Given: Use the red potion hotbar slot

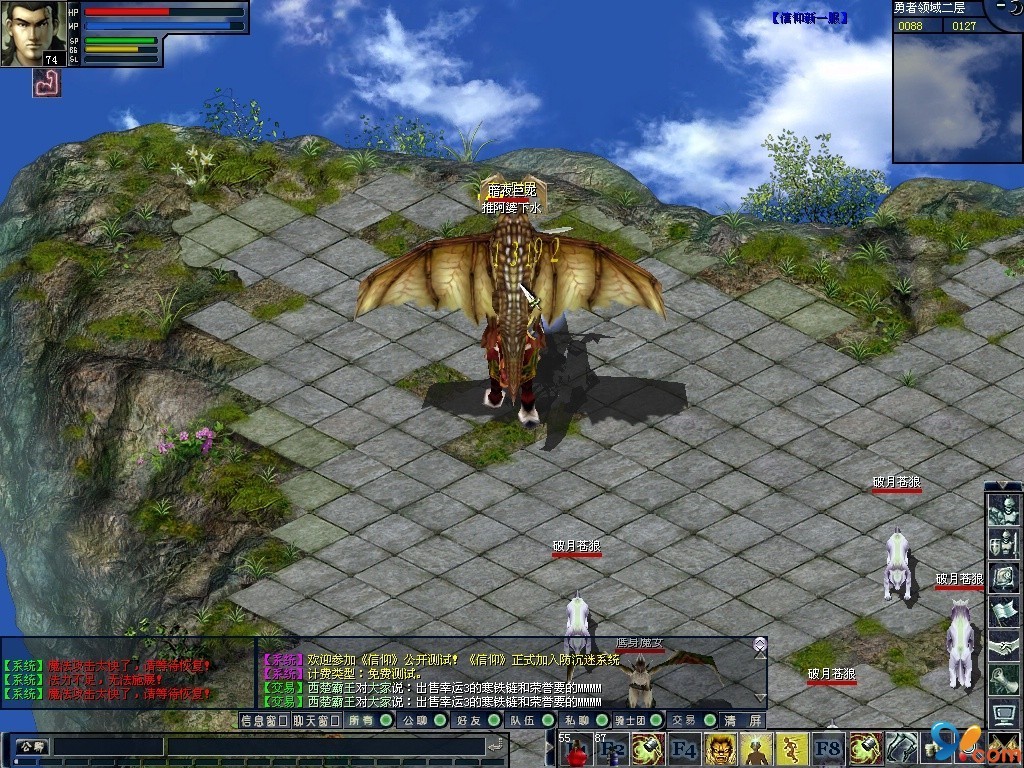Looking at the screenshot, I should pyautogui.click(x=575, y=749).
